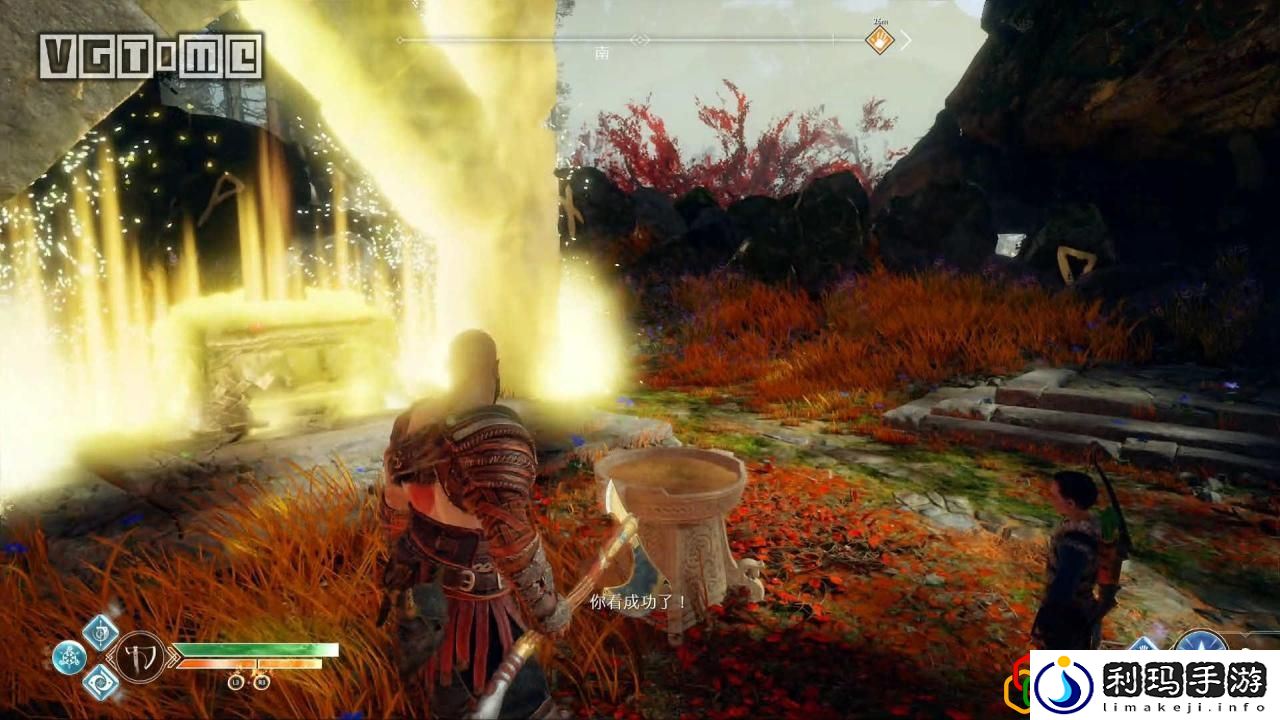Activate the upper diamond runic attack icon
Image resolution: width=1280 pixels, height=720 pixels.
click(x=100, y=632)
